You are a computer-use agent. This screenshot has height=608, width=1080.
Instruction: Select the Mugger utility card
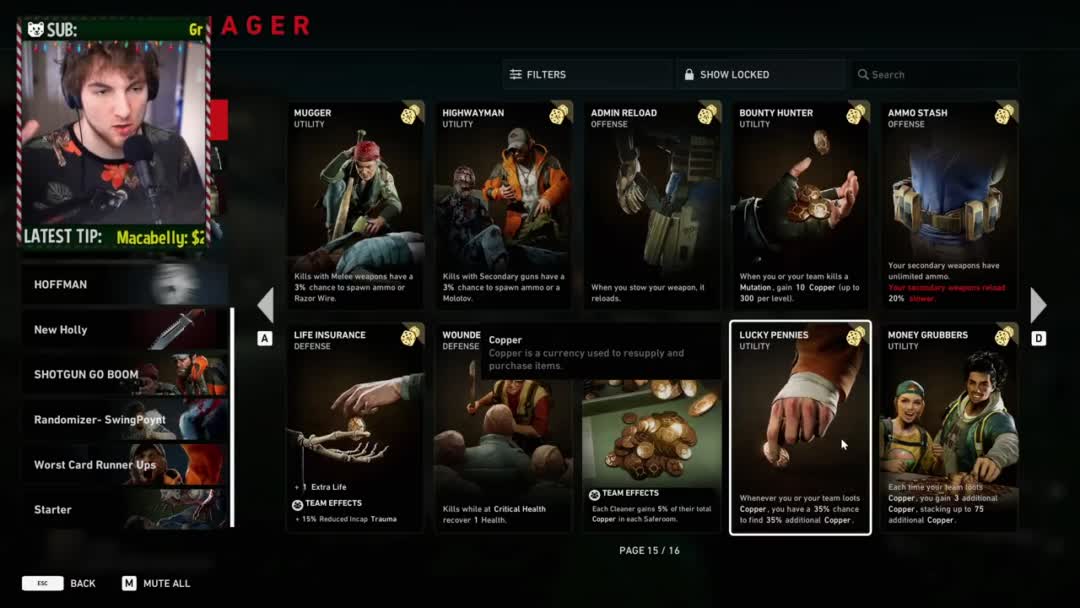(356, 205)
